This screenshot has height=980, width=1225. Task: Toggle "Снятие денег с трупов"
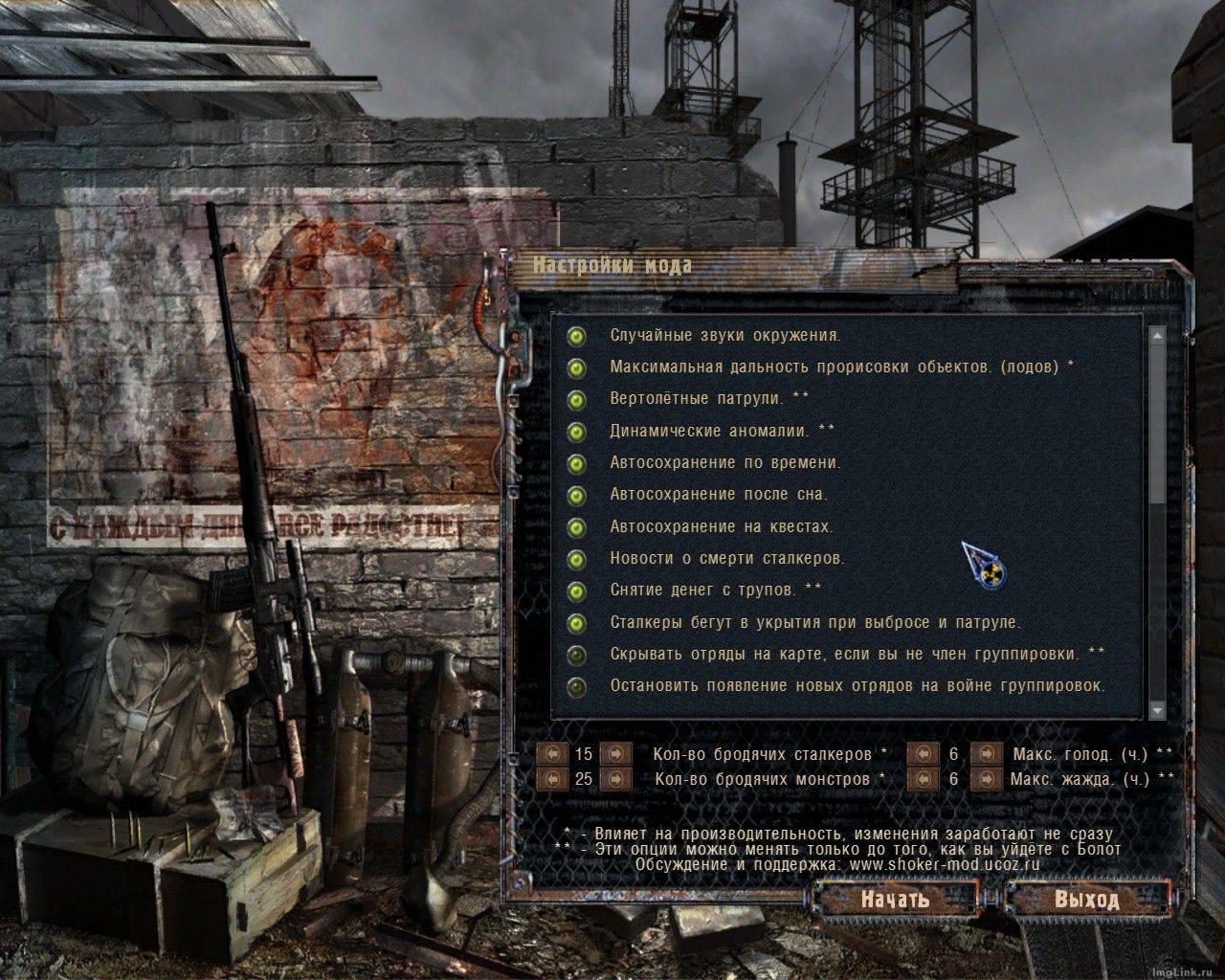577,590
